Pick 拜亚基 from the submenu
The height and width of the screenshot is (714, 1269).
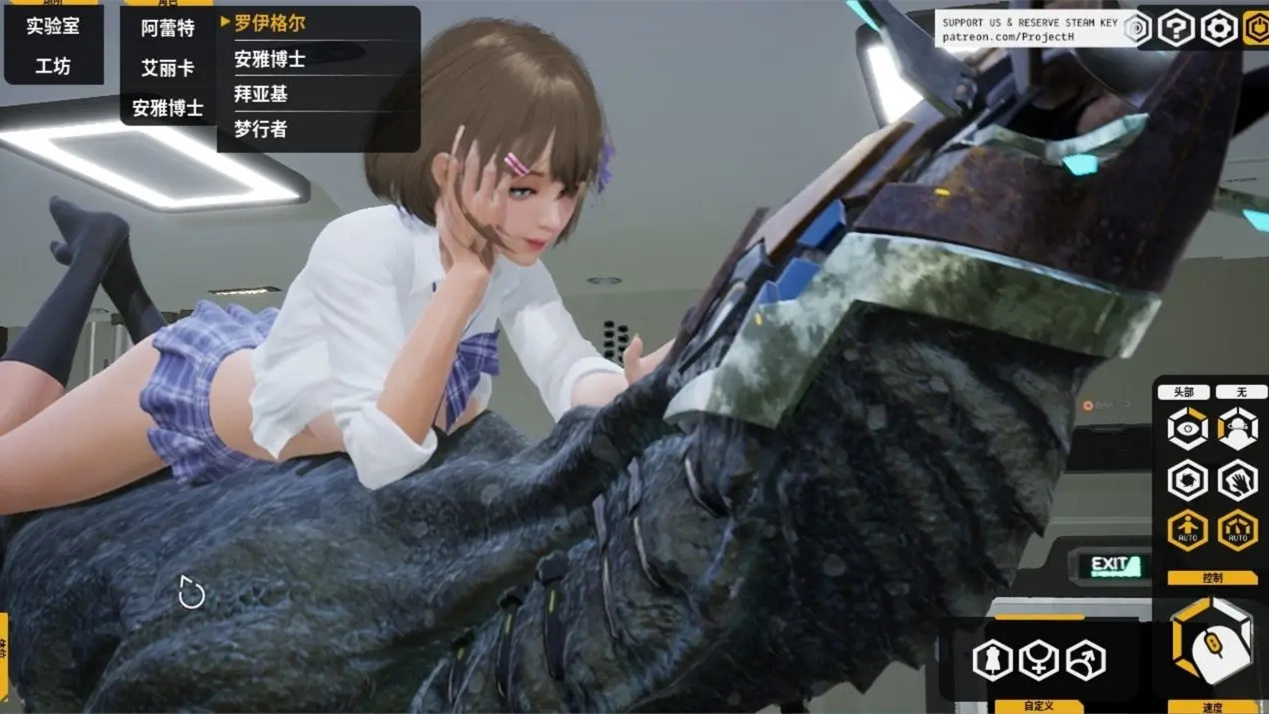[x=261, y=94]
